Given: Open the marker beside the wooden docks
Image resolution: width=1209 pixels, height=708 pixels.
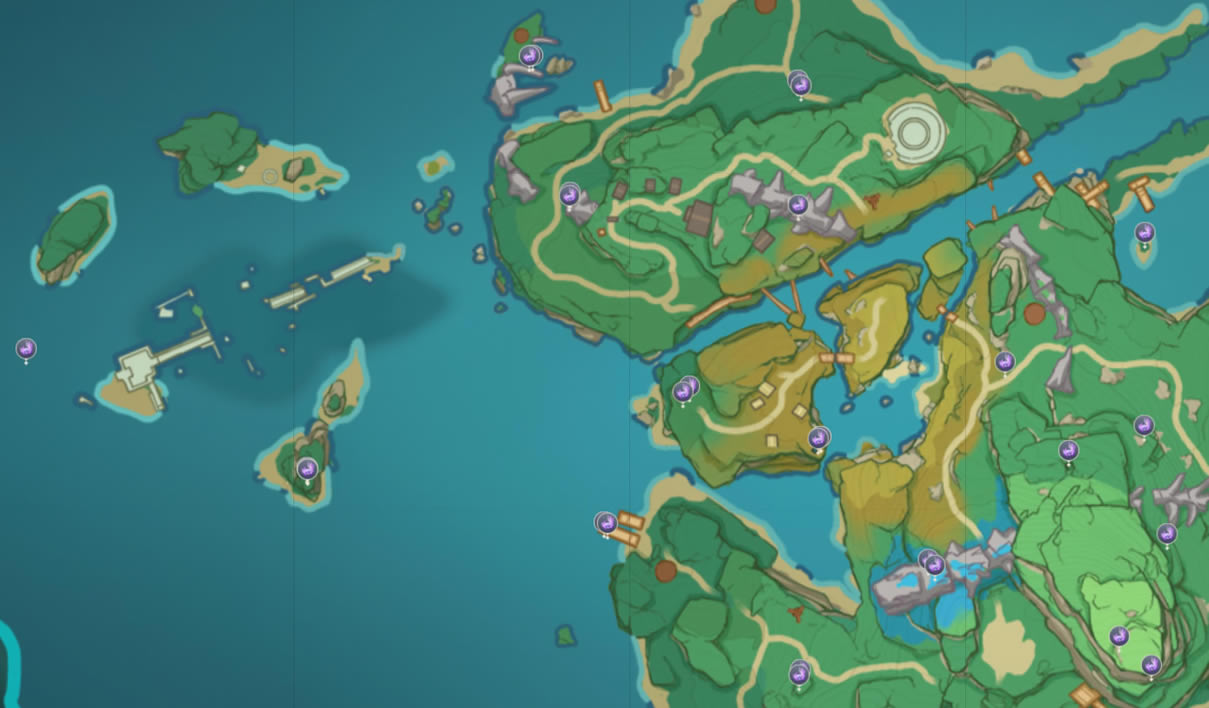Looking at the screenshot, I should (x=606, y=523).
